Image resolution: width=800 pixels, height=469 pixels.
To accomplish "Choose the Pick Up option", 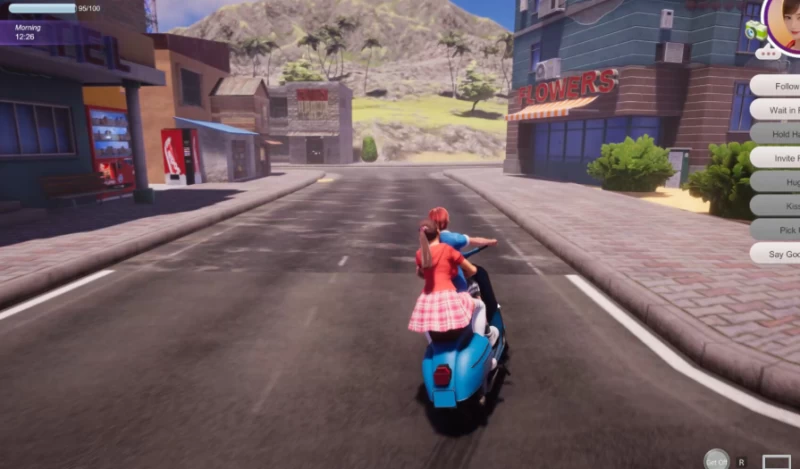I will pos(777,230).
